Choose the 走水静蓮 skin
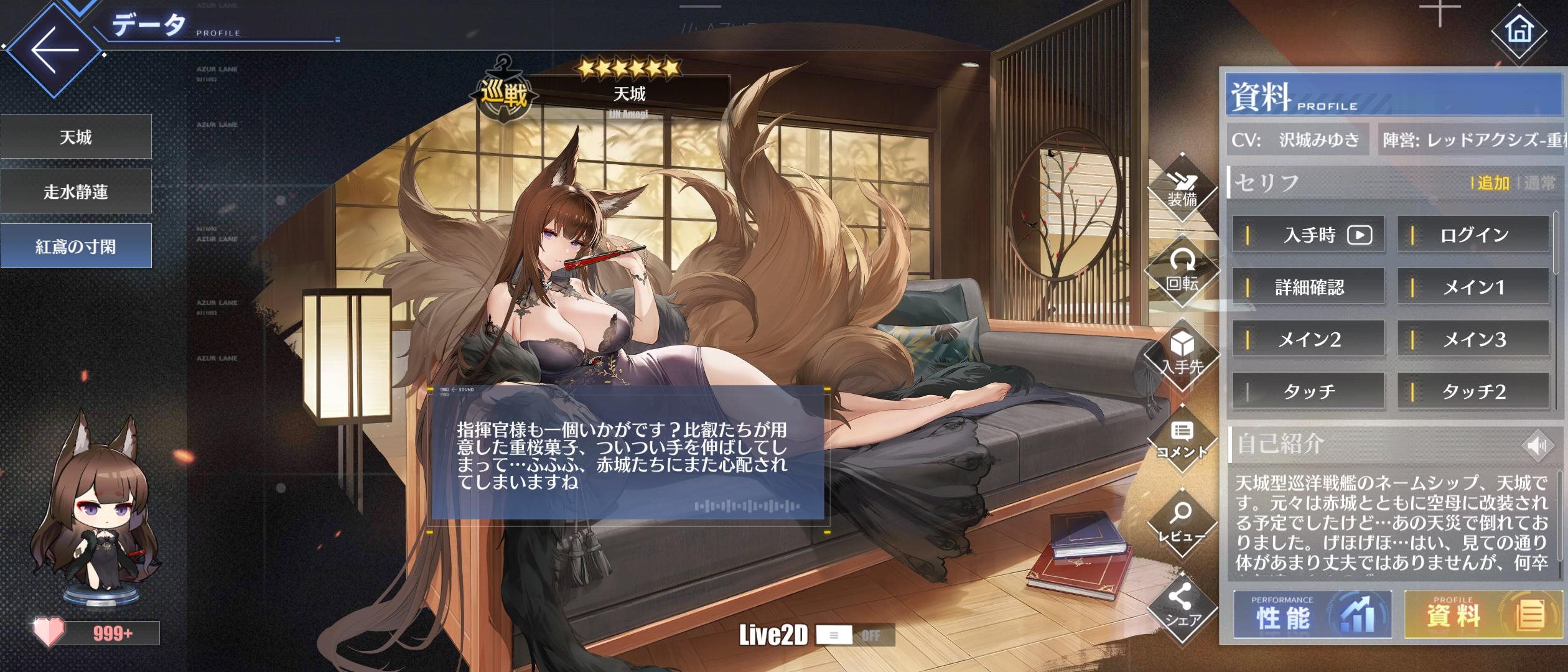Viewport: 1568px width, 672px height. coord(76,192)
